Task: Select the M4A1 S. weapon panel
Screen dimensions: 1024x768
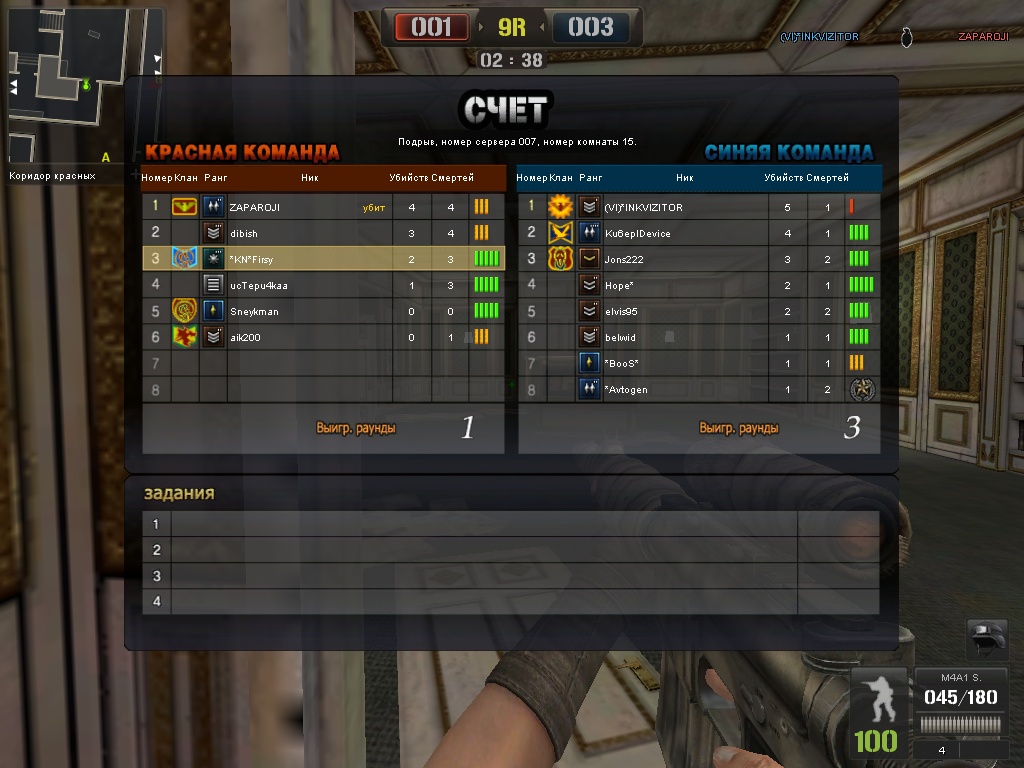Action: pos(961,712)
